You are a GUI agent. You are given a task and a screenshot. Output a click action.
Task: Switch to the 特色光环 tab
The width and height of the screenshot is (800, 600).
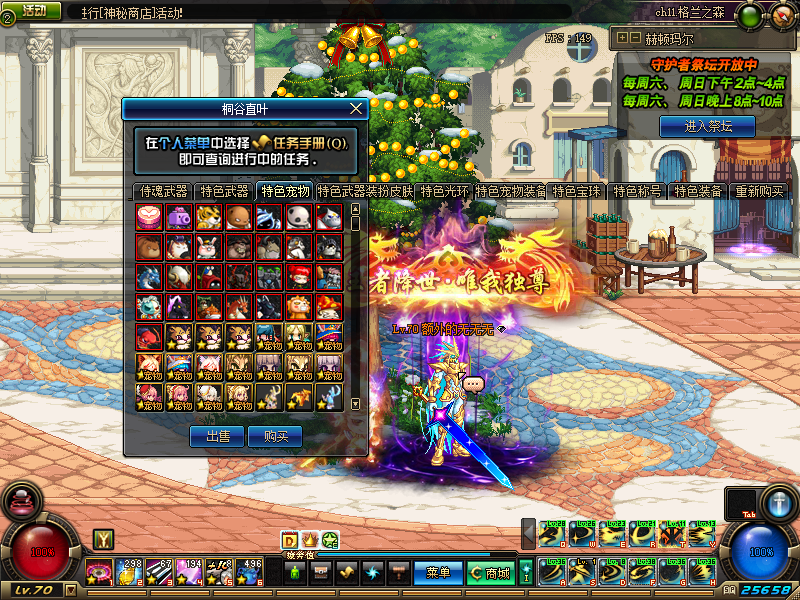[445, 191]
